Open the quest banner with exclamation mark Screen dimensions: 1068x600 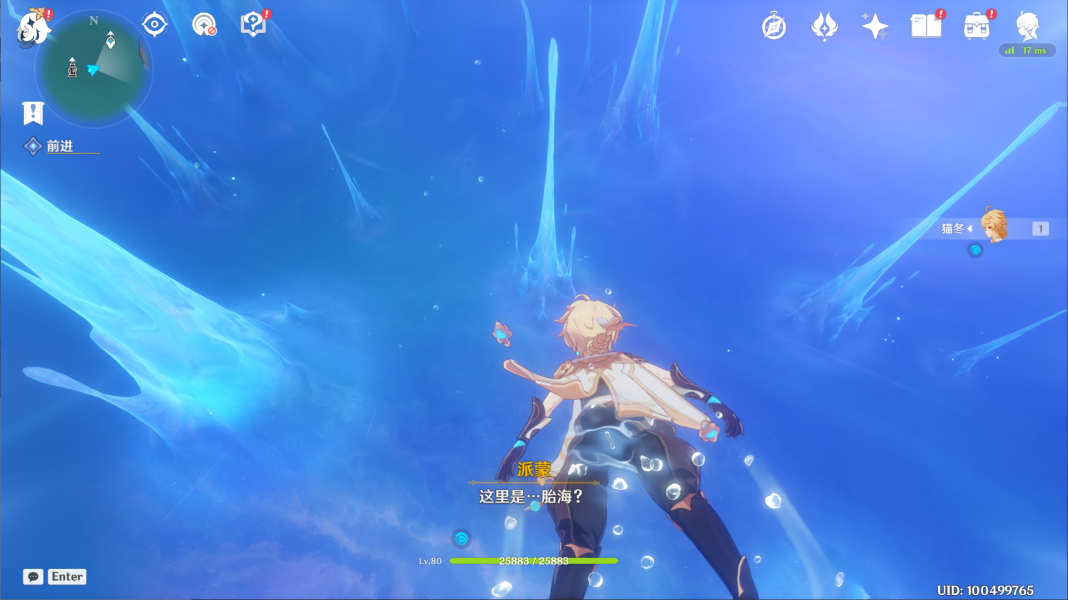point(33,112)
